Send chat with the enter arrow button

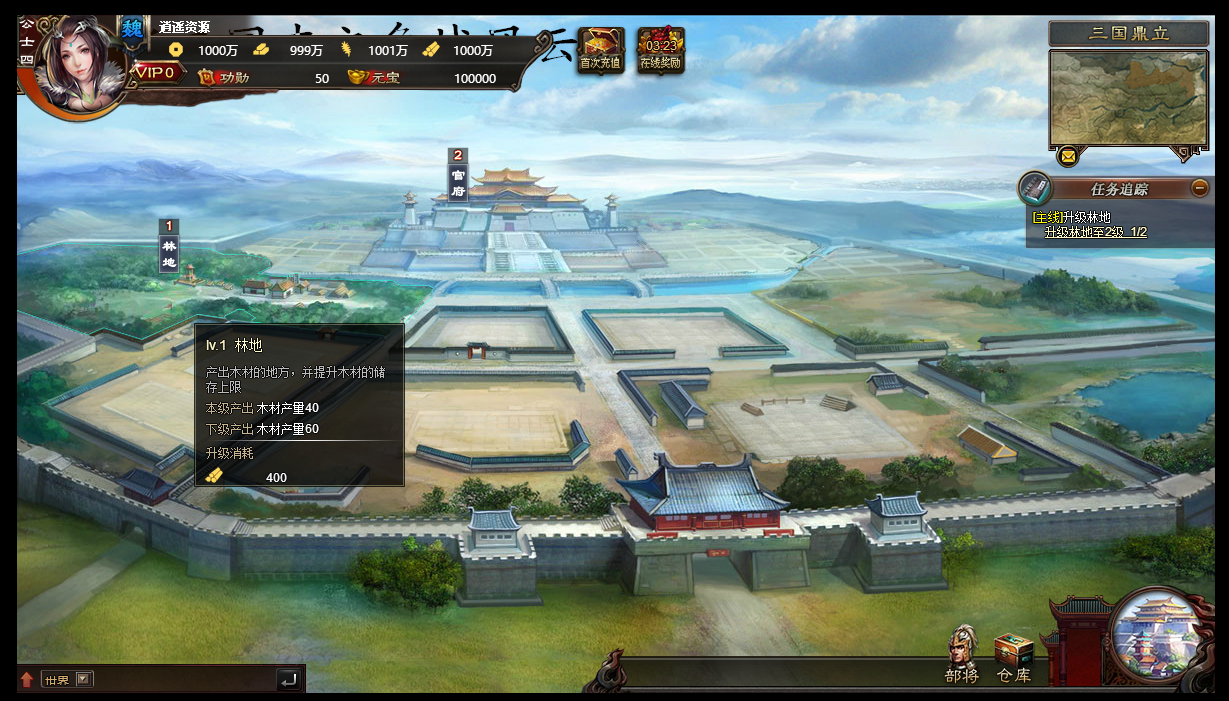point(288,679)
